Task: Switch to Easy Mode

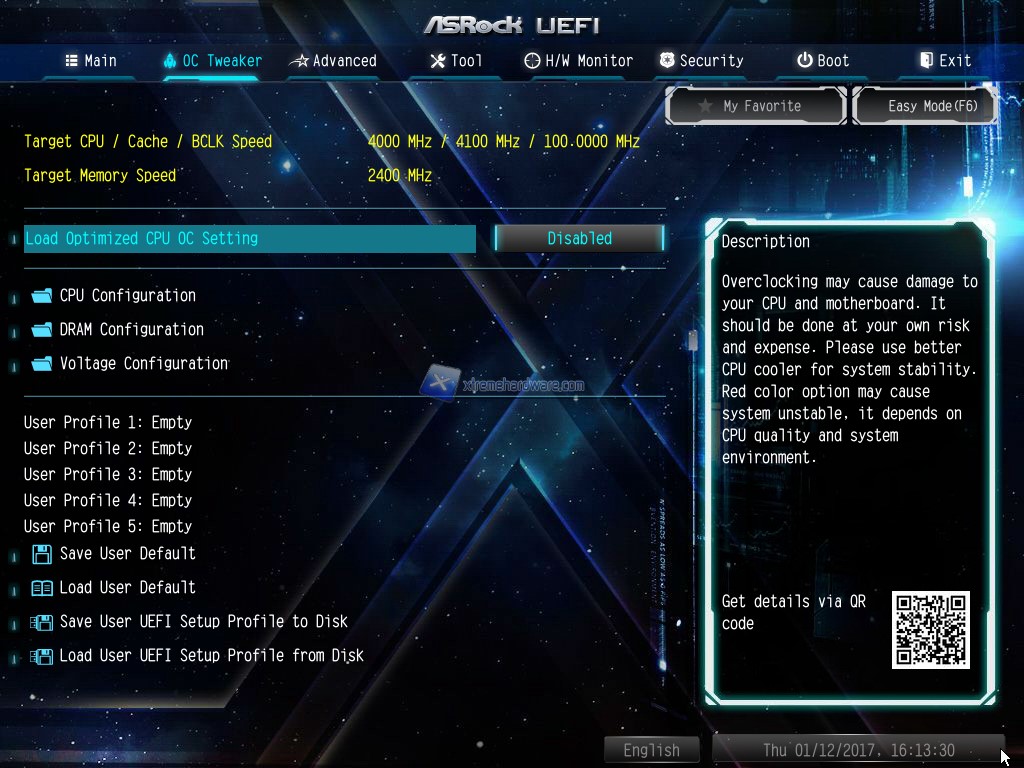Action: click(925, 106)
